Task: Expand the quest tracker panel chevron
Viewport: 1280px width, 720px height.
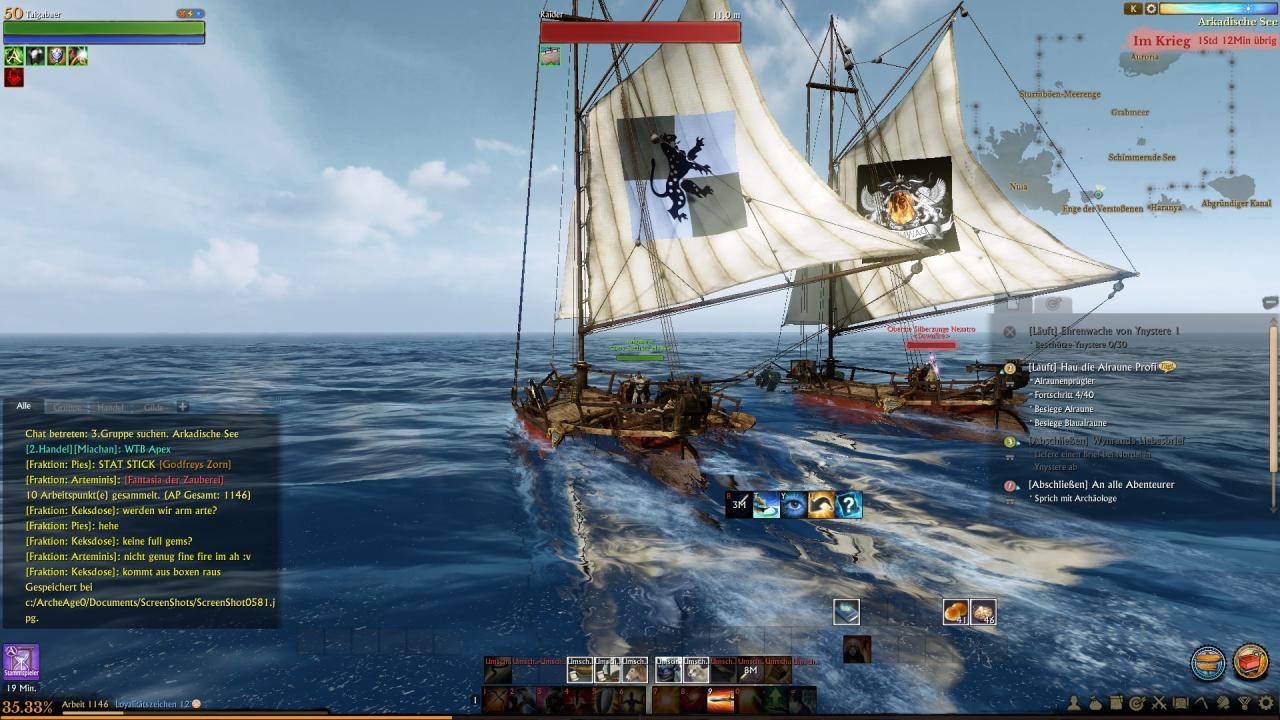Action: pos(1268,302)
